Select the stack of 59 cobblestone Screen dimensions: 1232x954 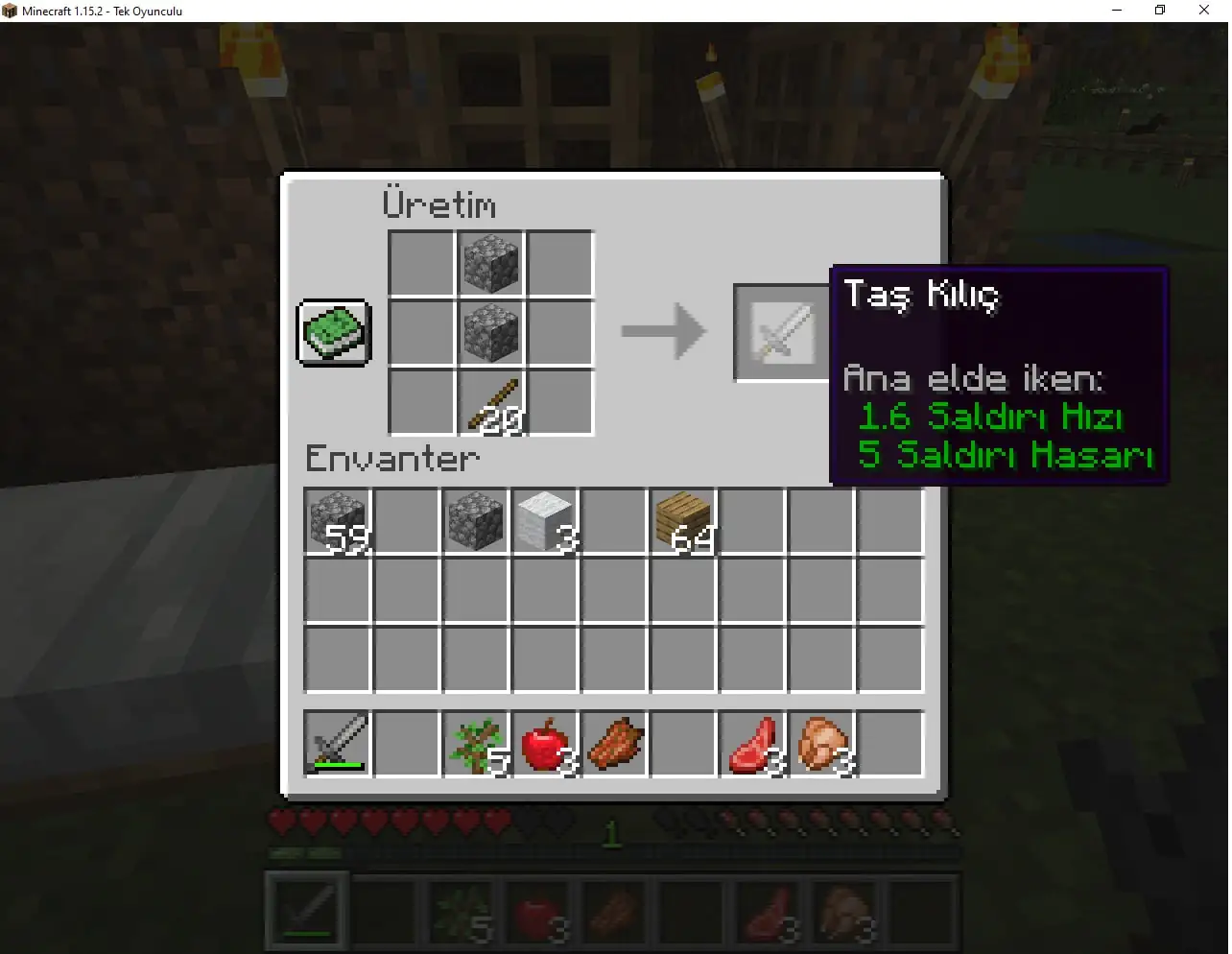click(336, 520)
